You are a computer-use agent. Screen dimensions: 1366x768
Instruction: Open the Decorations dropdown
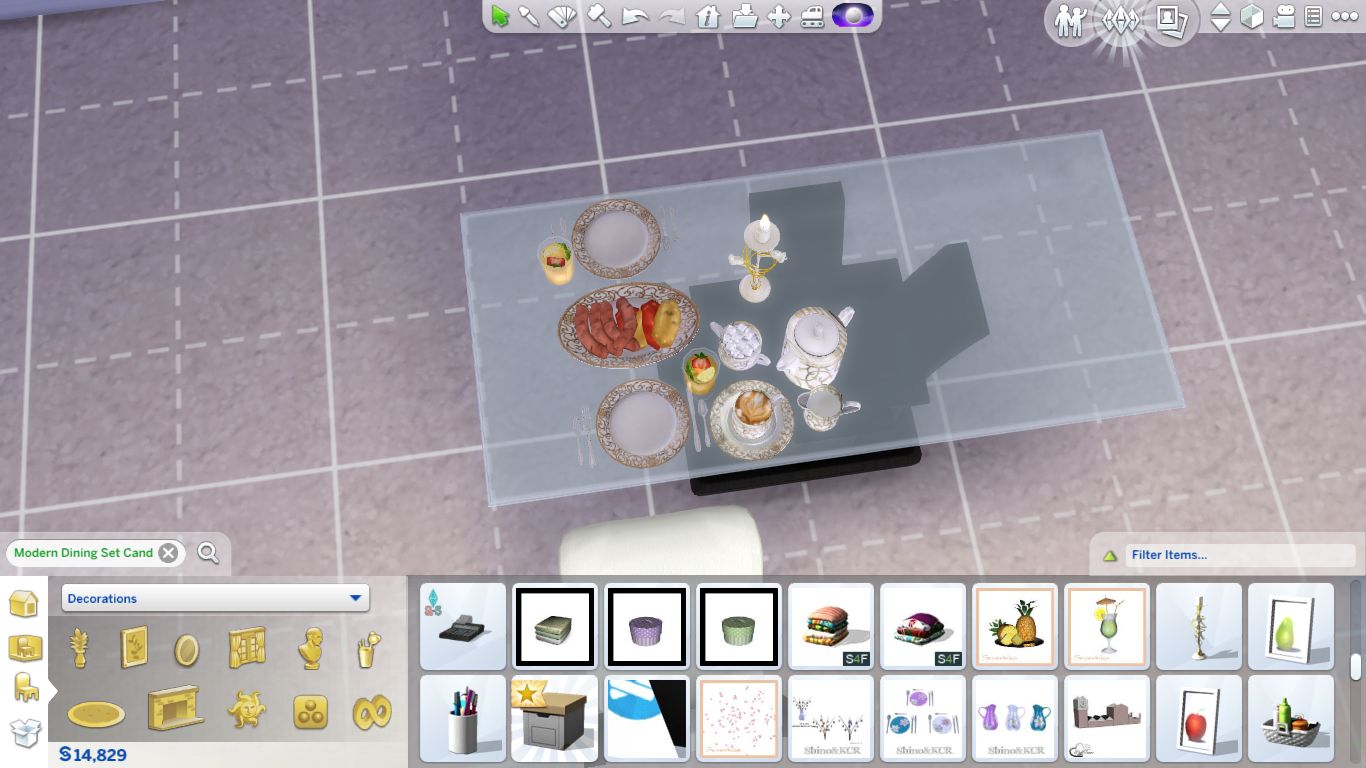[x=216, y=598]
